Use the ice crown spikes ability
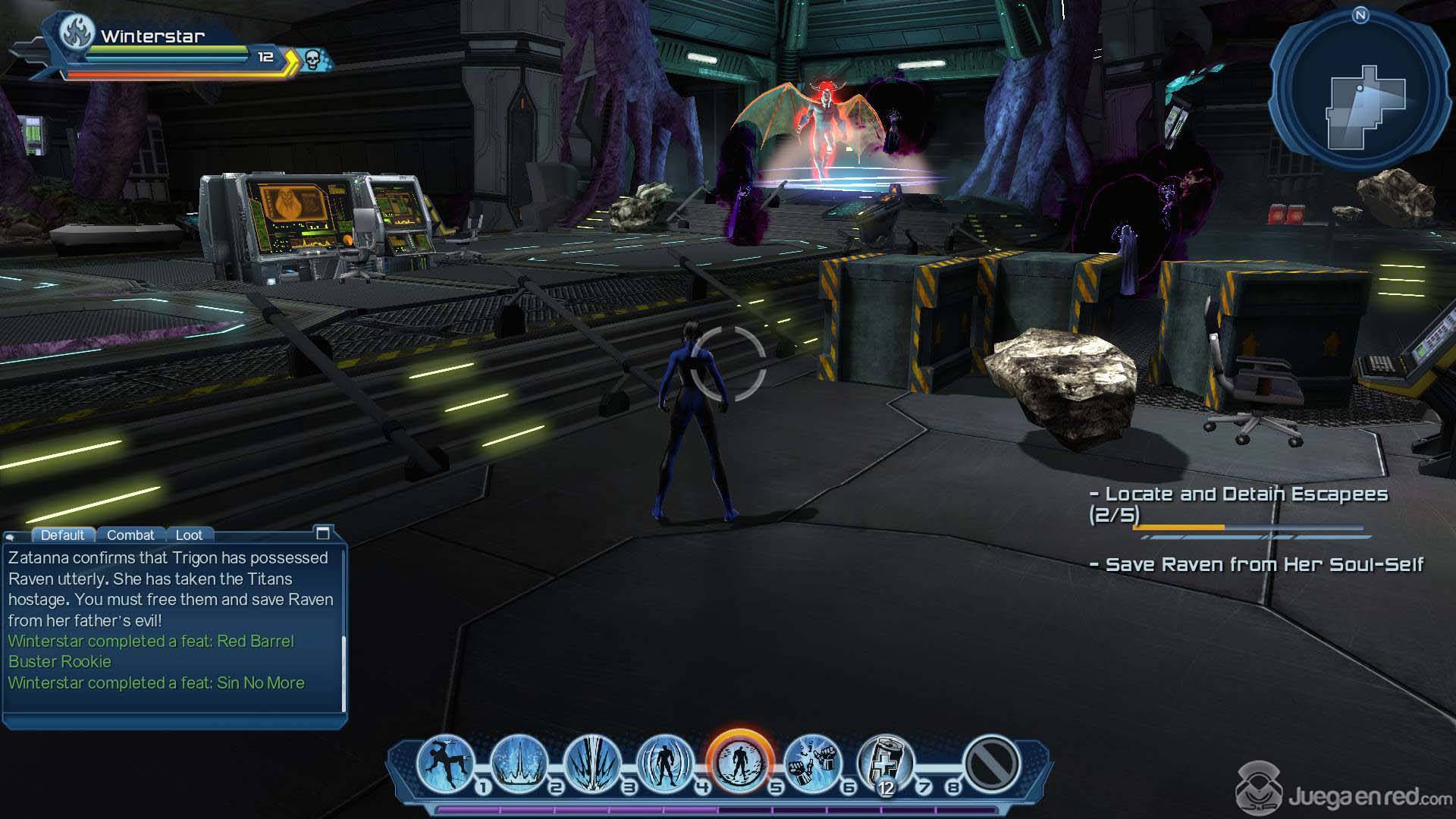 pyautogui.click(x=519, y=761)
